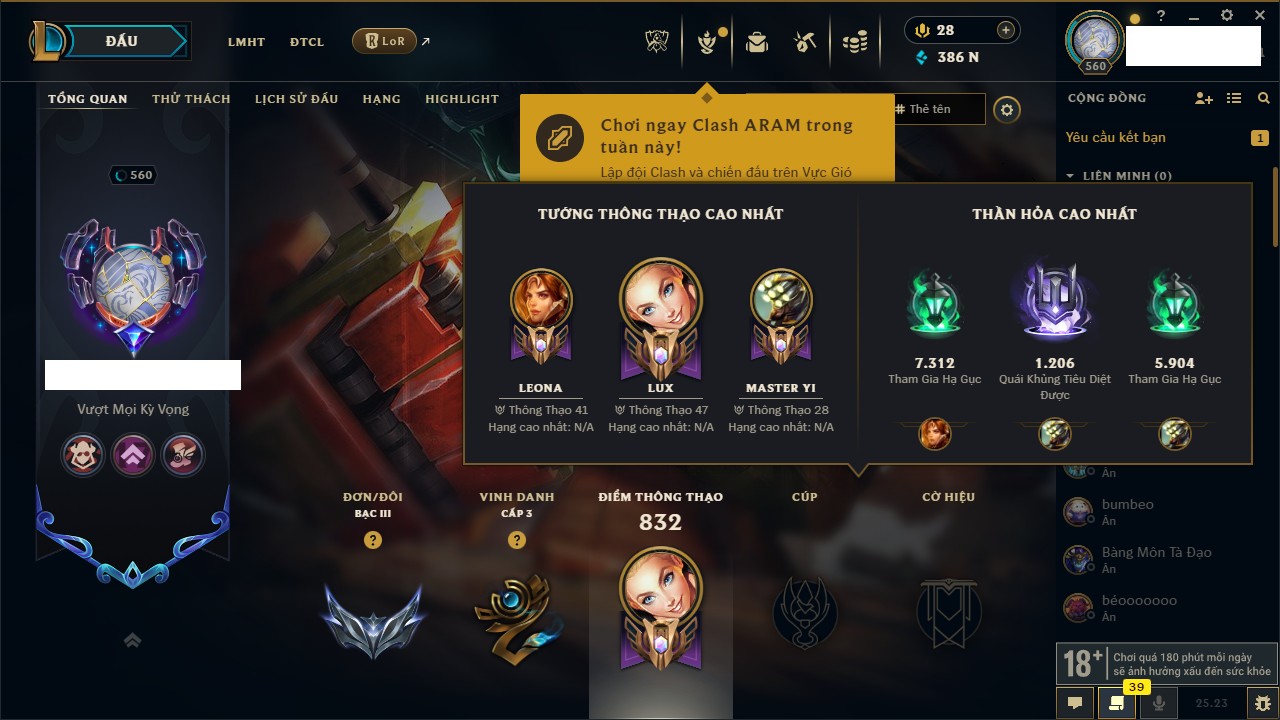This screenshot has width=1280, height=720.
Task: Open the LMHT home section
Action: [x=246, y=42]
